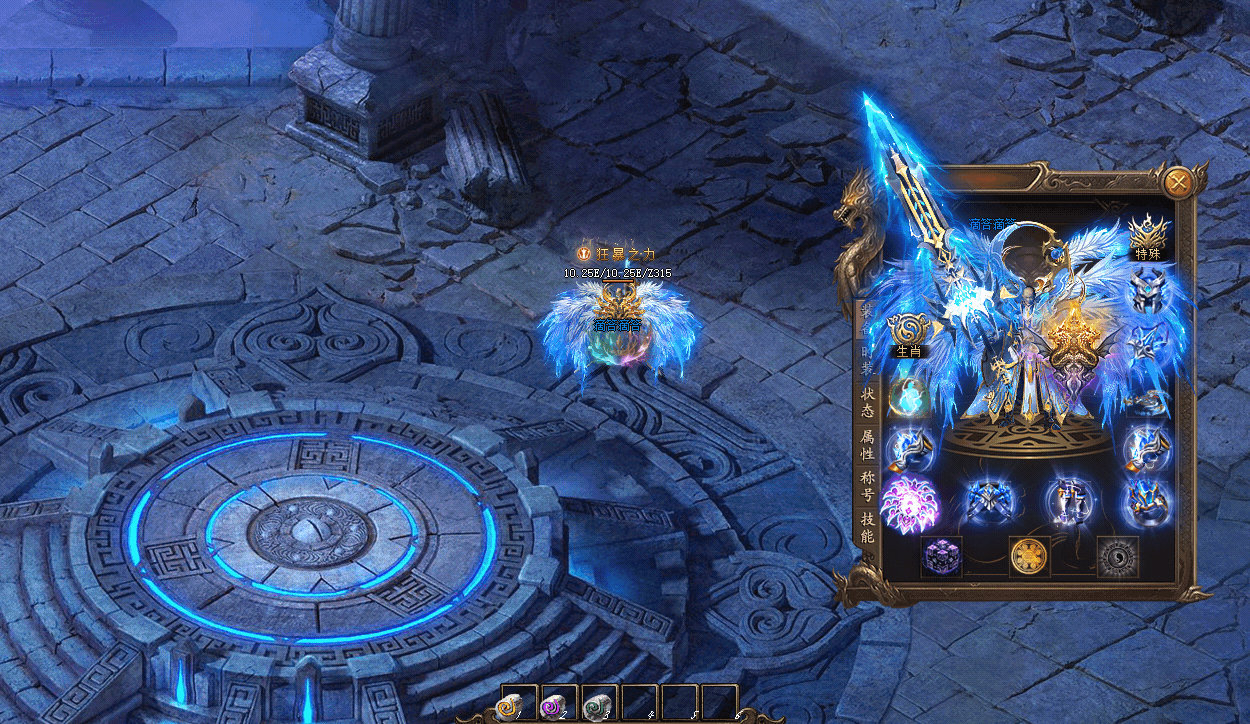1250x724 pixels.
Task: Select the purple cube item slot
Action: pos(941,556)
